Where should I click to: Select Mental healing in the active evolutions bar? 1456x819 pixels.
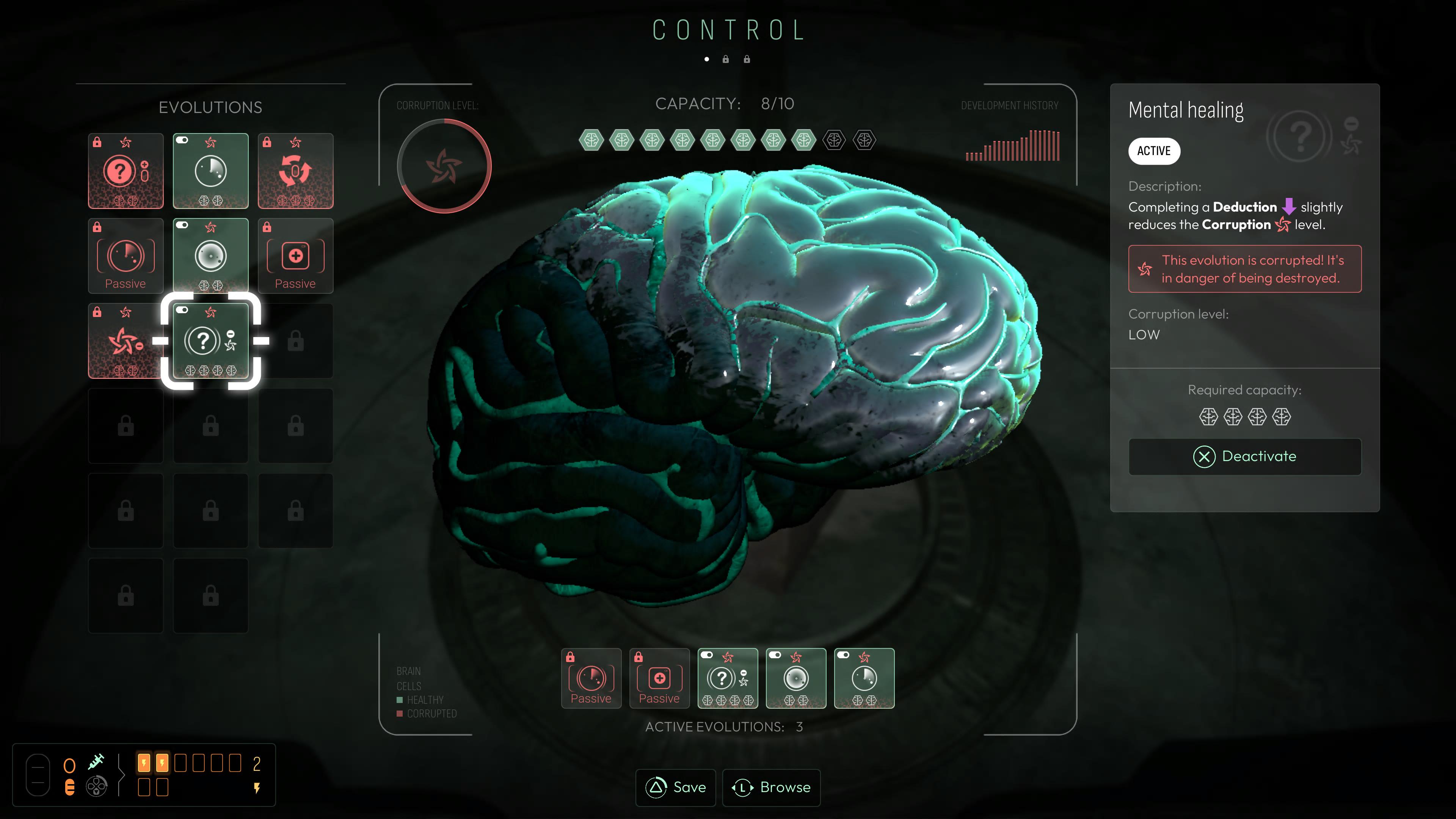(728, 678)
